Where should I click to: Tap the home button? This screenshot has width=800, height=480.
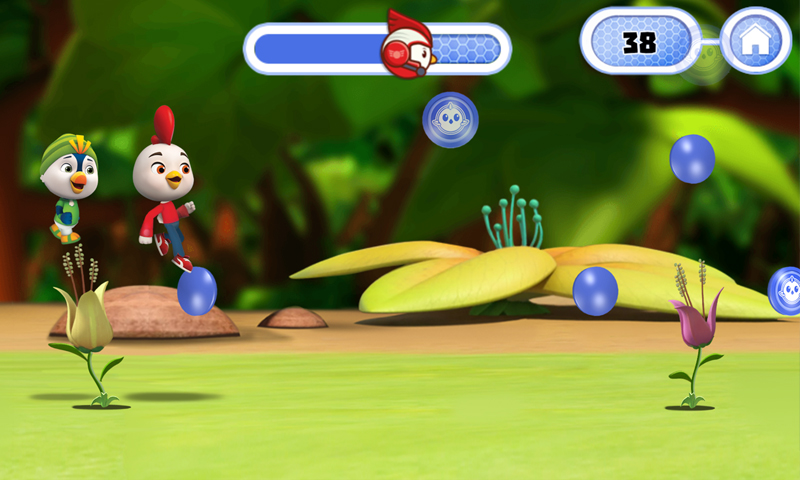[755, 41]
